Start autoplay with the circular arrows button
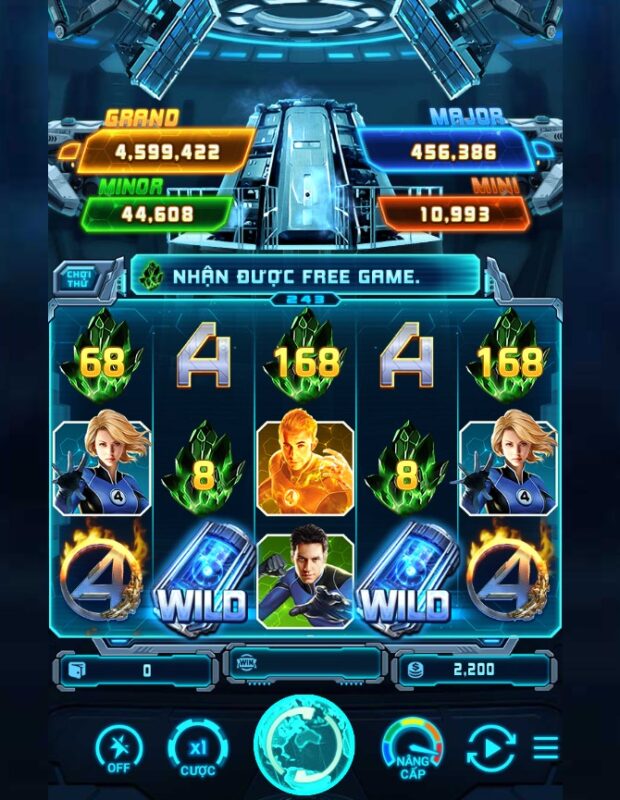The height and width of the screenshot is (800, 620). click(491, 748)
